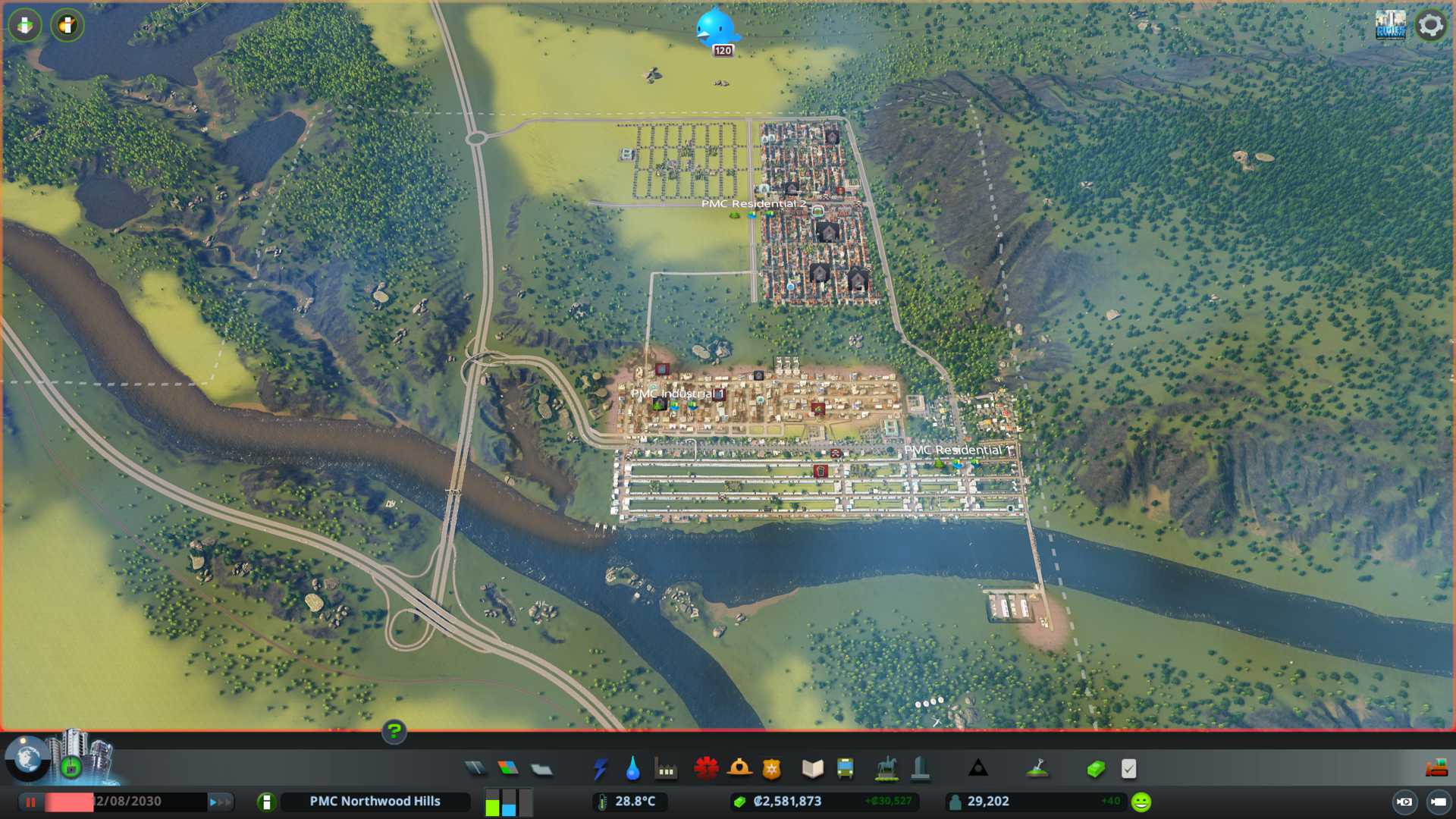This screenshot has height=819, width=1456.
Task: Open the Economy green cash panel
Action: pos(1095,769)
